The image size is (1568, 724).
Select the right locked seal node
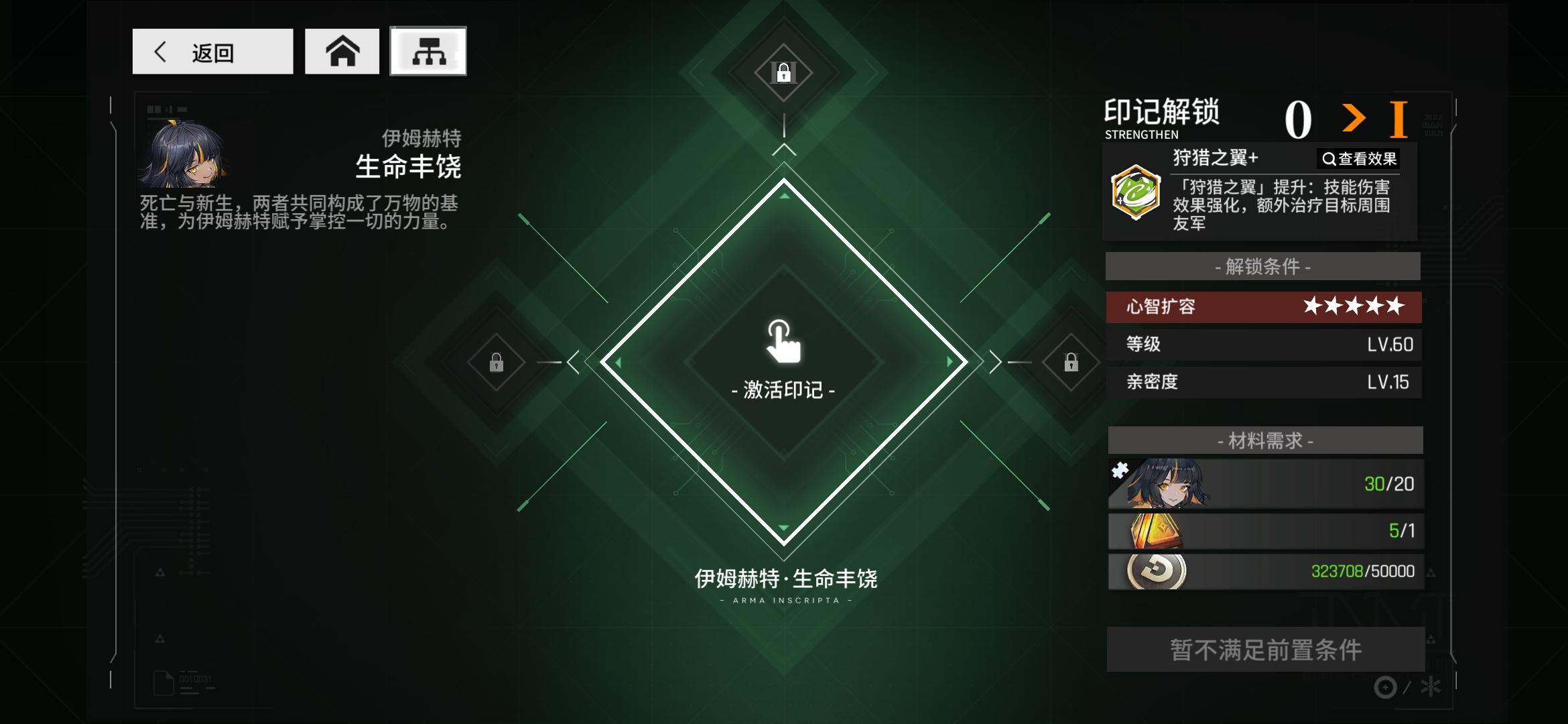1070,362
